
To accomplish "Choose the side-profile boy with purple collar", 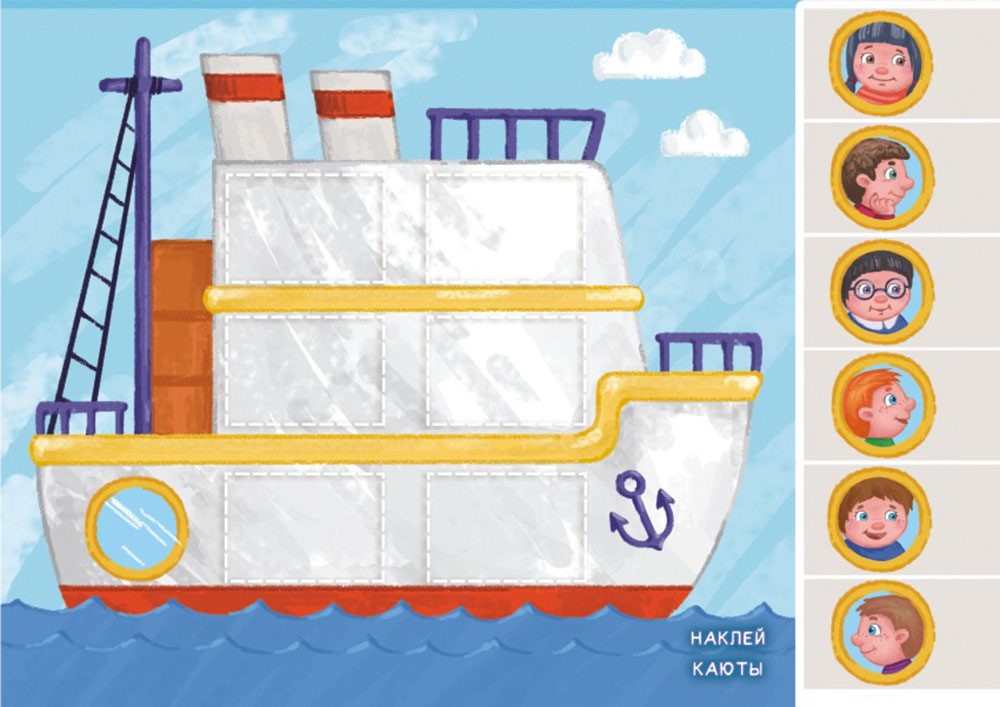I will (x=881, y=634).
